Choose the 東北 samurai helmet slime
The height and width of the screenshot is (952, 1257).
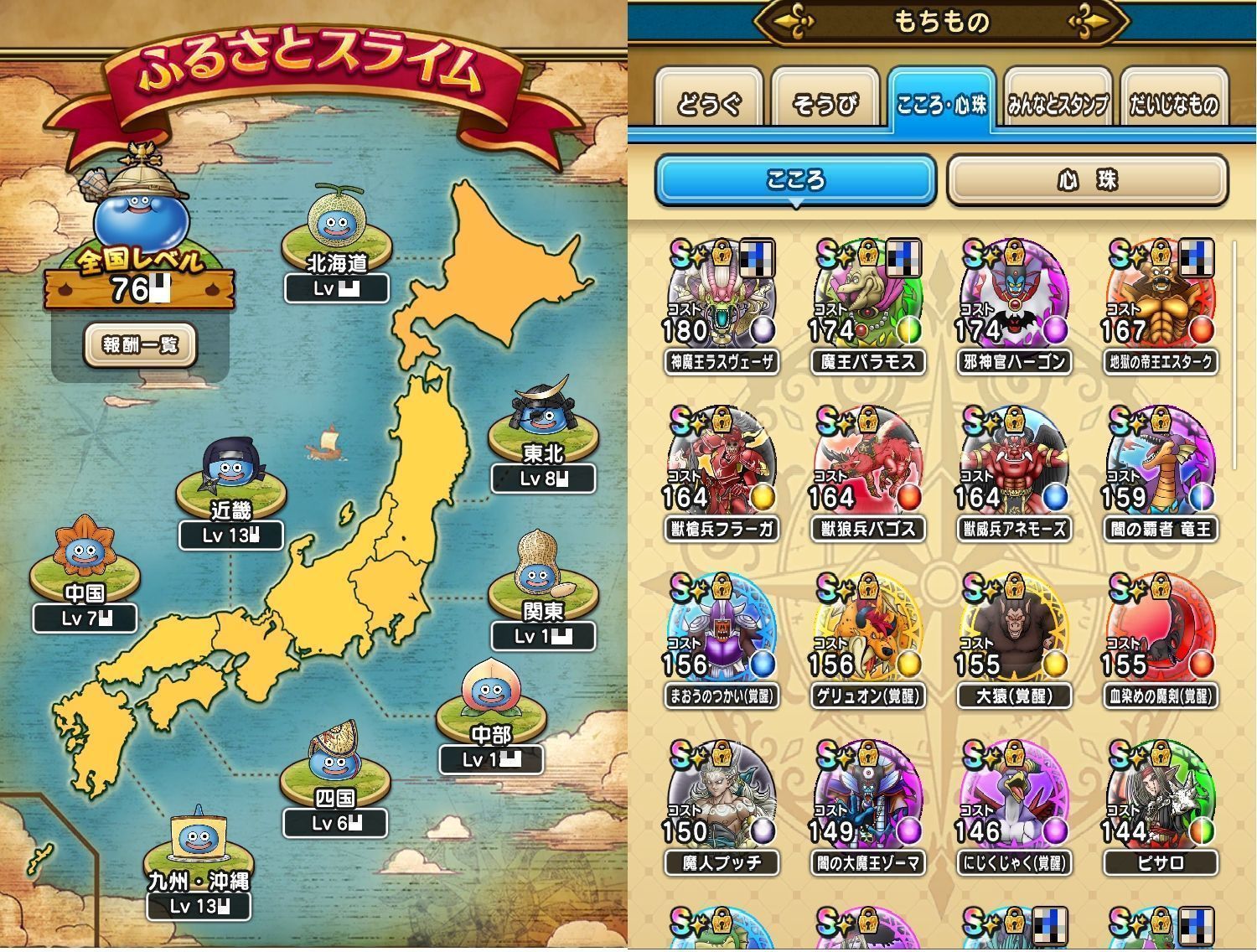[x=542, y=416]
